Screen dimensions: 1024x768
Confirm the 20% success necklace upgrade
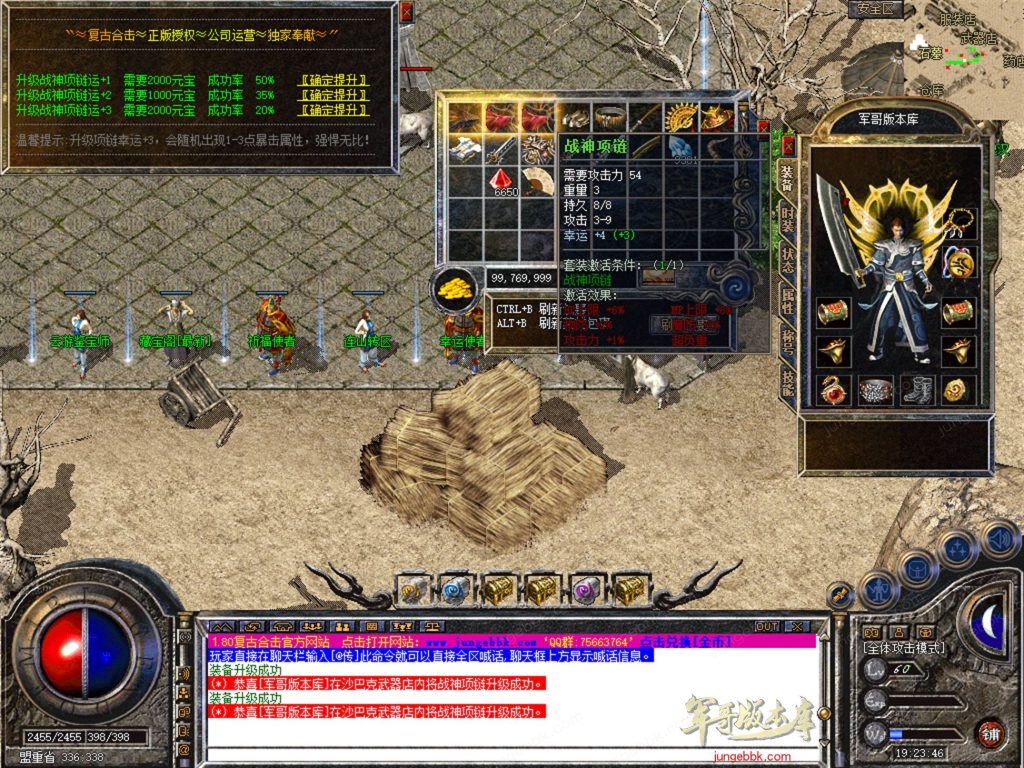click(334, 109)
